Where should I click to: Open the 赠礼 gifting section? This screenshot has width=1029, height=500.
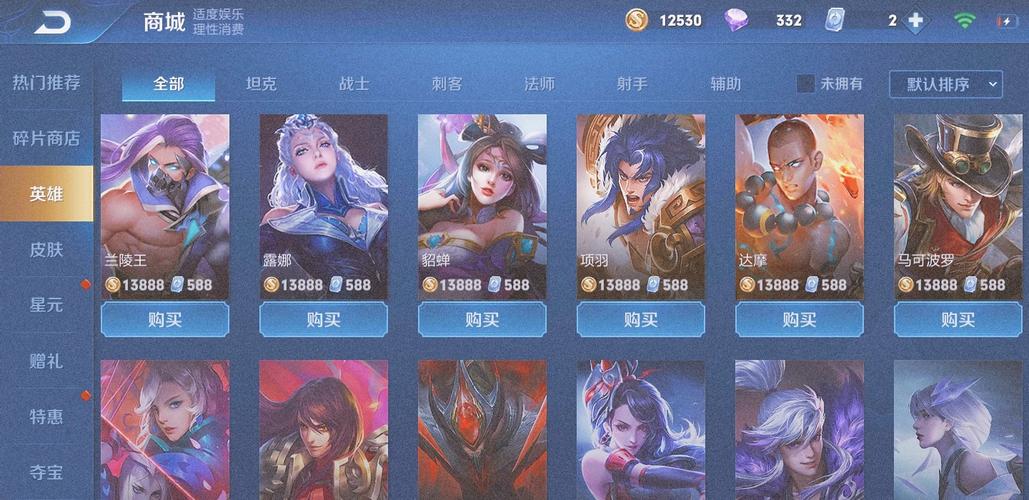coord(46,359)
